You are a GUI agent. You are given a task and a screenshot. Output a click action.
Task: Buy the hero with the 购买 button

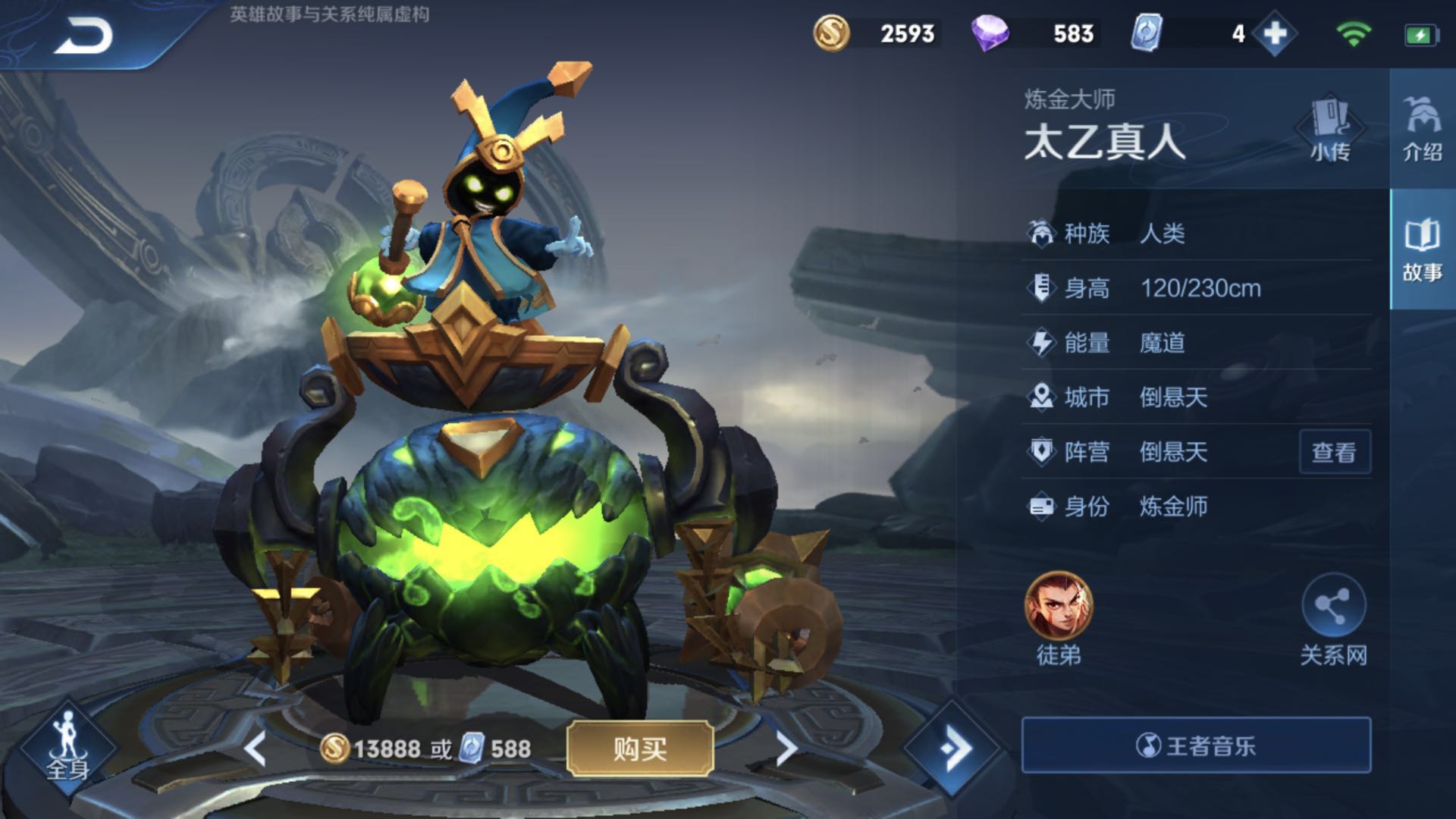click(x=639, y=749)
